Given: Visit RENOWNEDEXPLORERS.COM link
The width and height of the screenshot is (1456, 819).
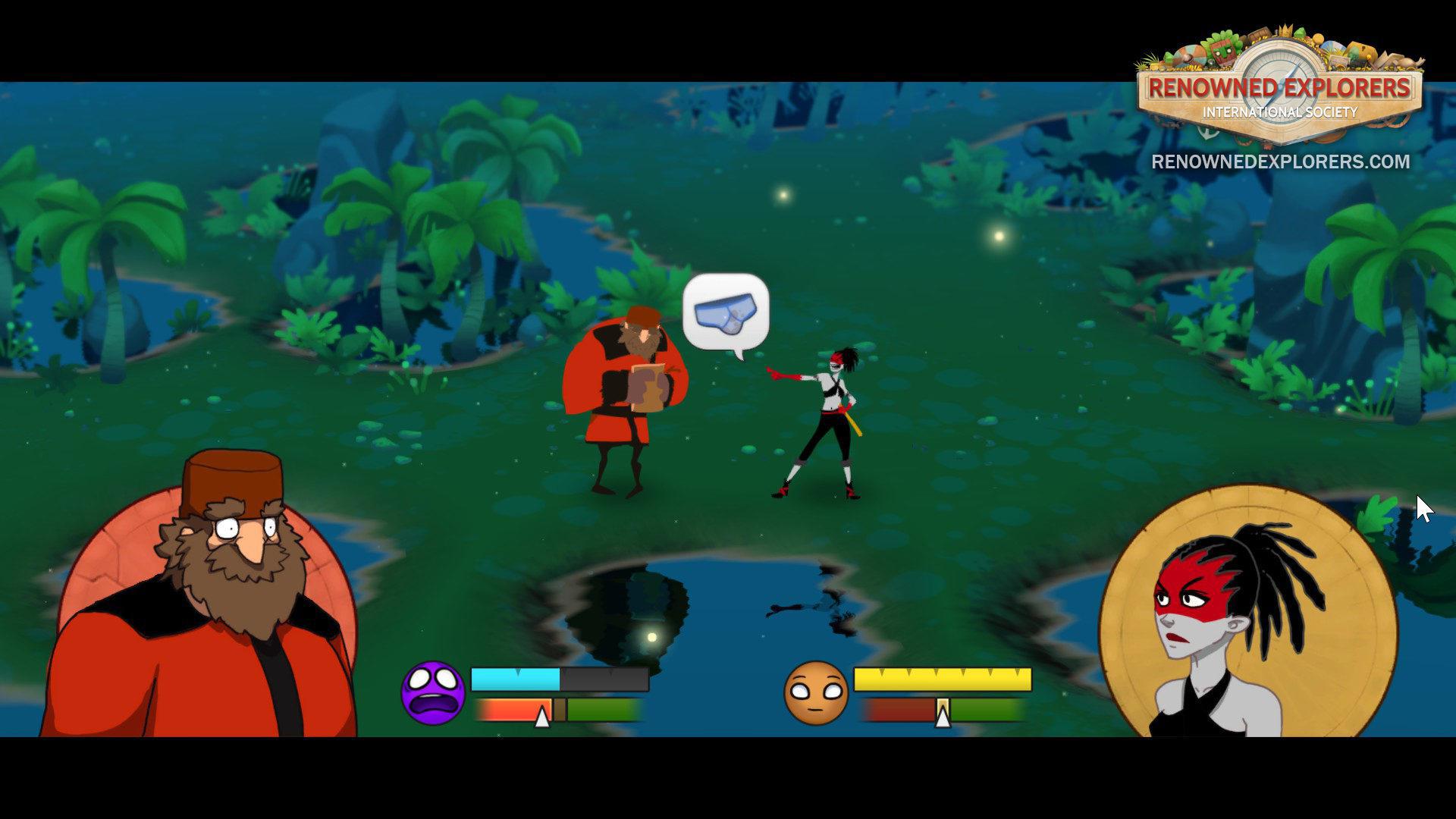Looking at the screenshot, I should pos(1280,162).
